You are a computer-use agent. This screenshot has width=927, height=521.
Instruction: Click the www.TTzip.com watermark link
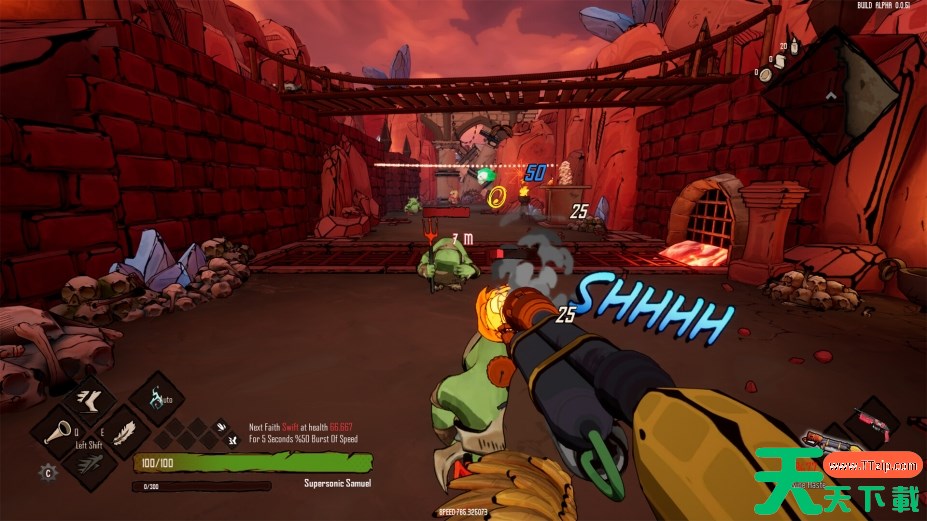pos(872,465)
